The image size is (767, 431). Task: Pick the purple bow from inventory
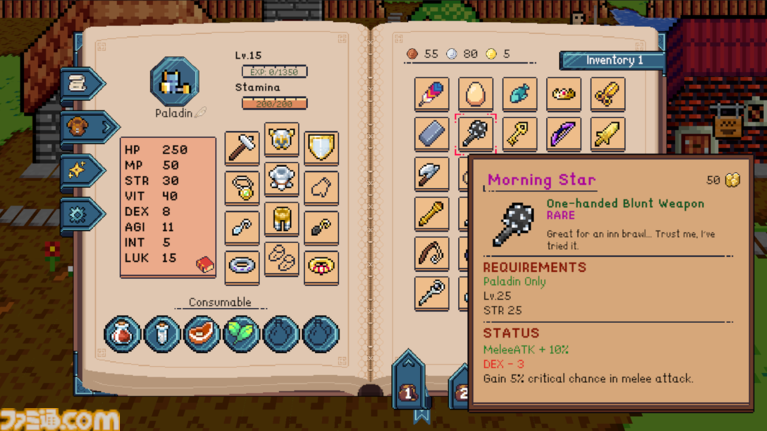coord(563,134)
